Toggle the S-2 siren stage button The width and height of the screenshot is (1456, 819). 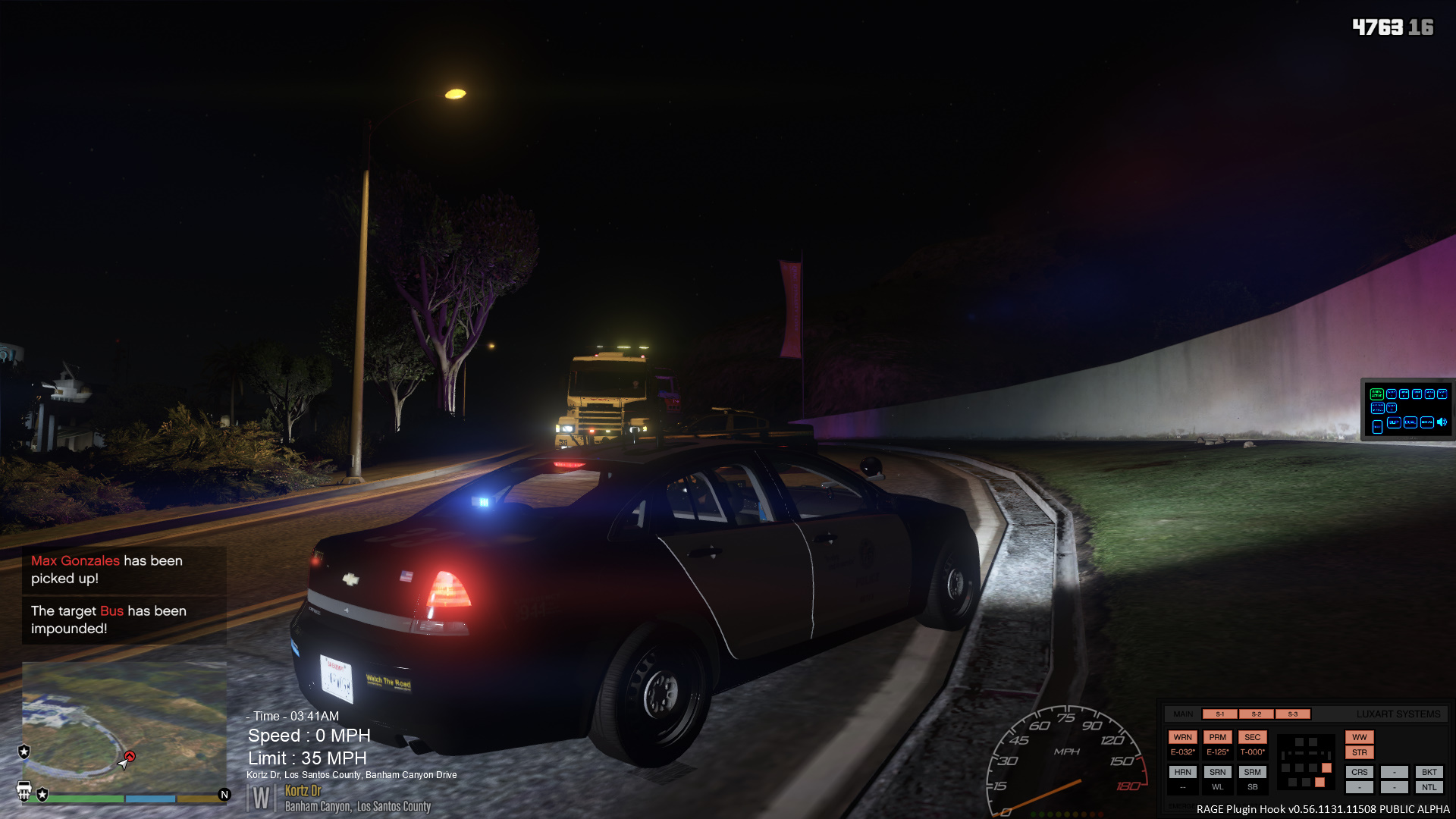(1256, 714)
